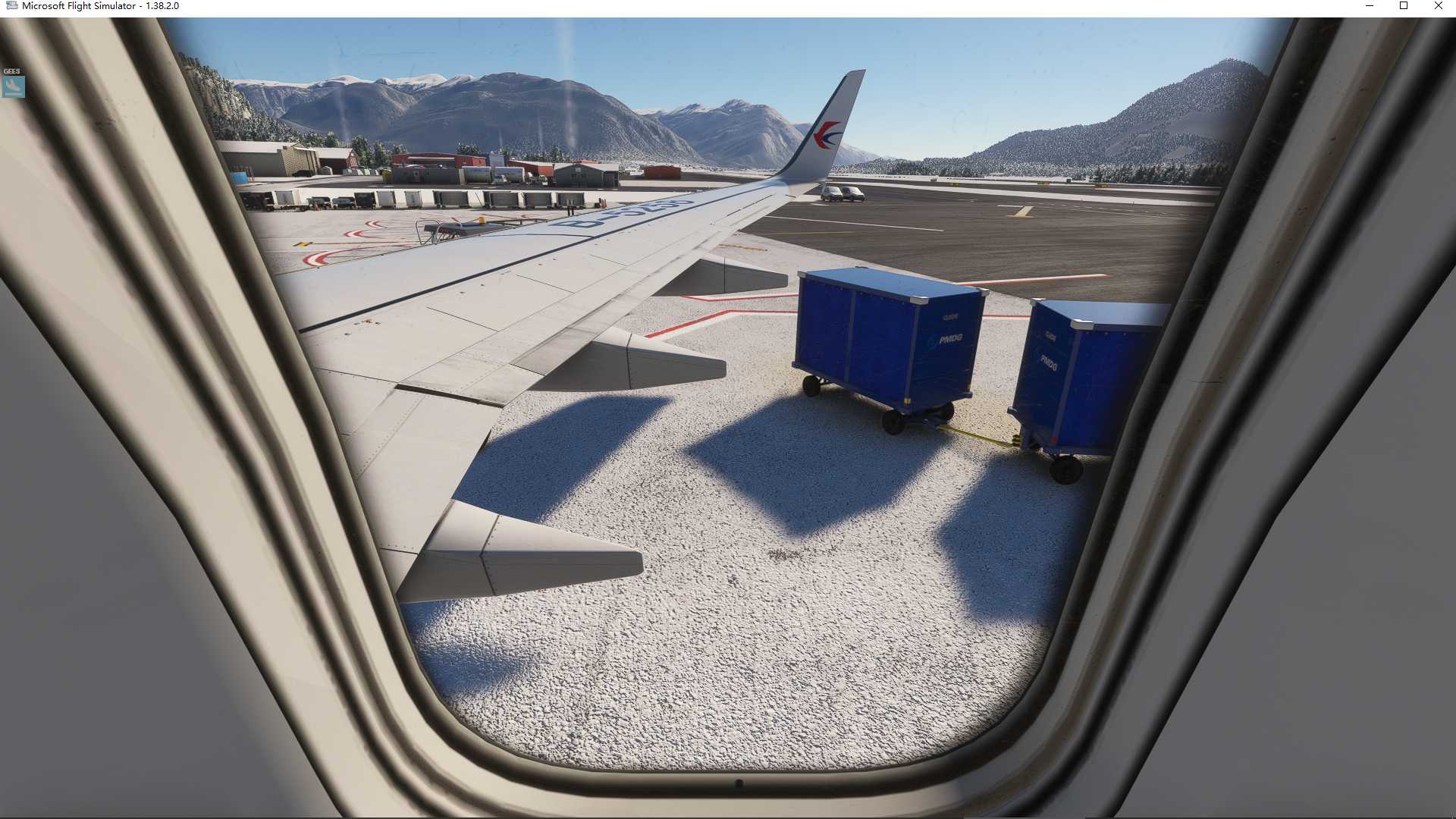Click the maximize window control
Image resolution: width=1456 pixels, height=819 pixels.
click(x=1404, y=6)
